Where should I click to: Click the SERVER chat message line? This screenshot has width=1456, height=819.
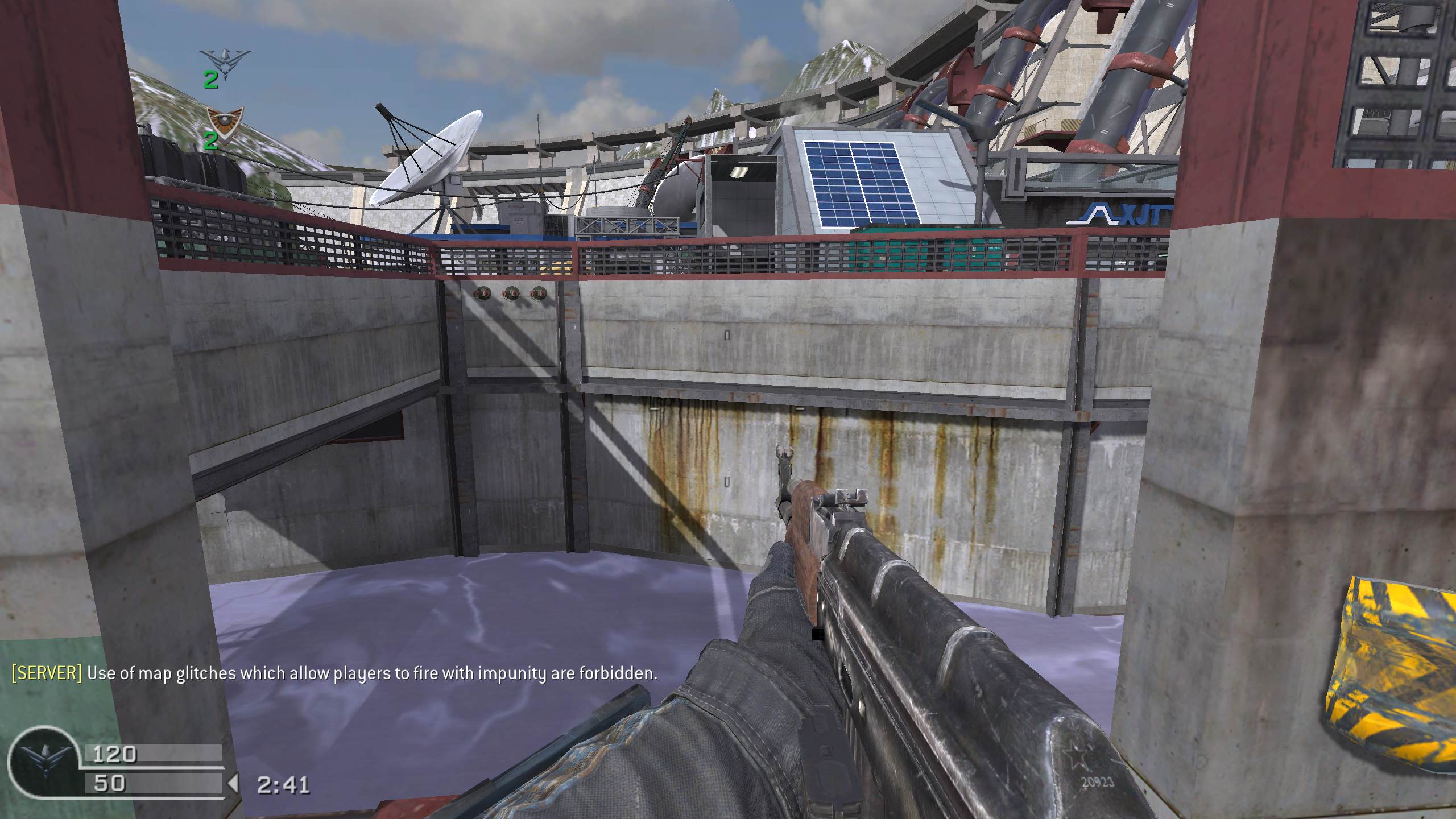pyautogui.click(x=334, y=673)
